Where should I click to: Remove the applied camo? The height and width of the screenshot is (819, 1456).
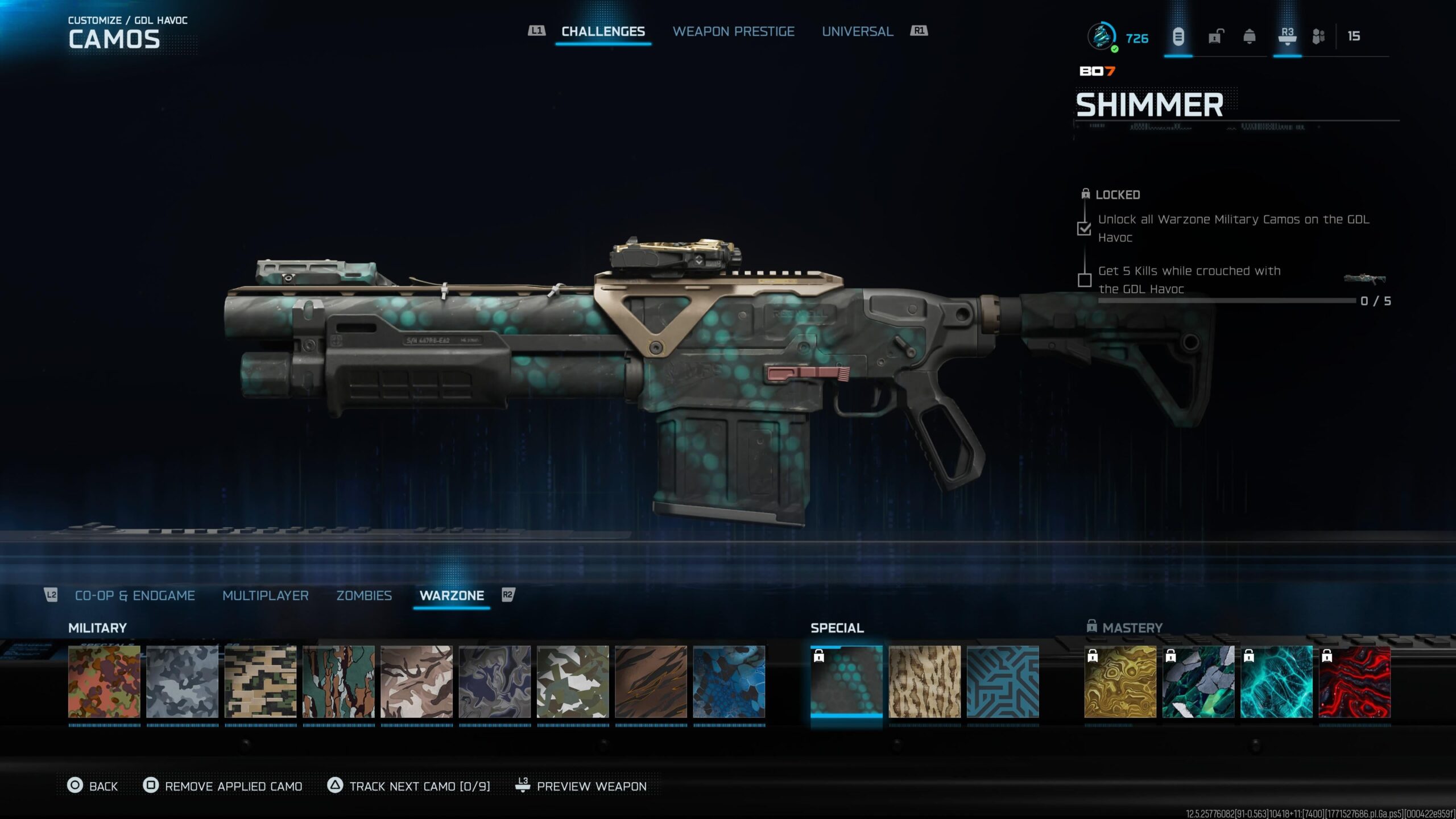(222, 786)
